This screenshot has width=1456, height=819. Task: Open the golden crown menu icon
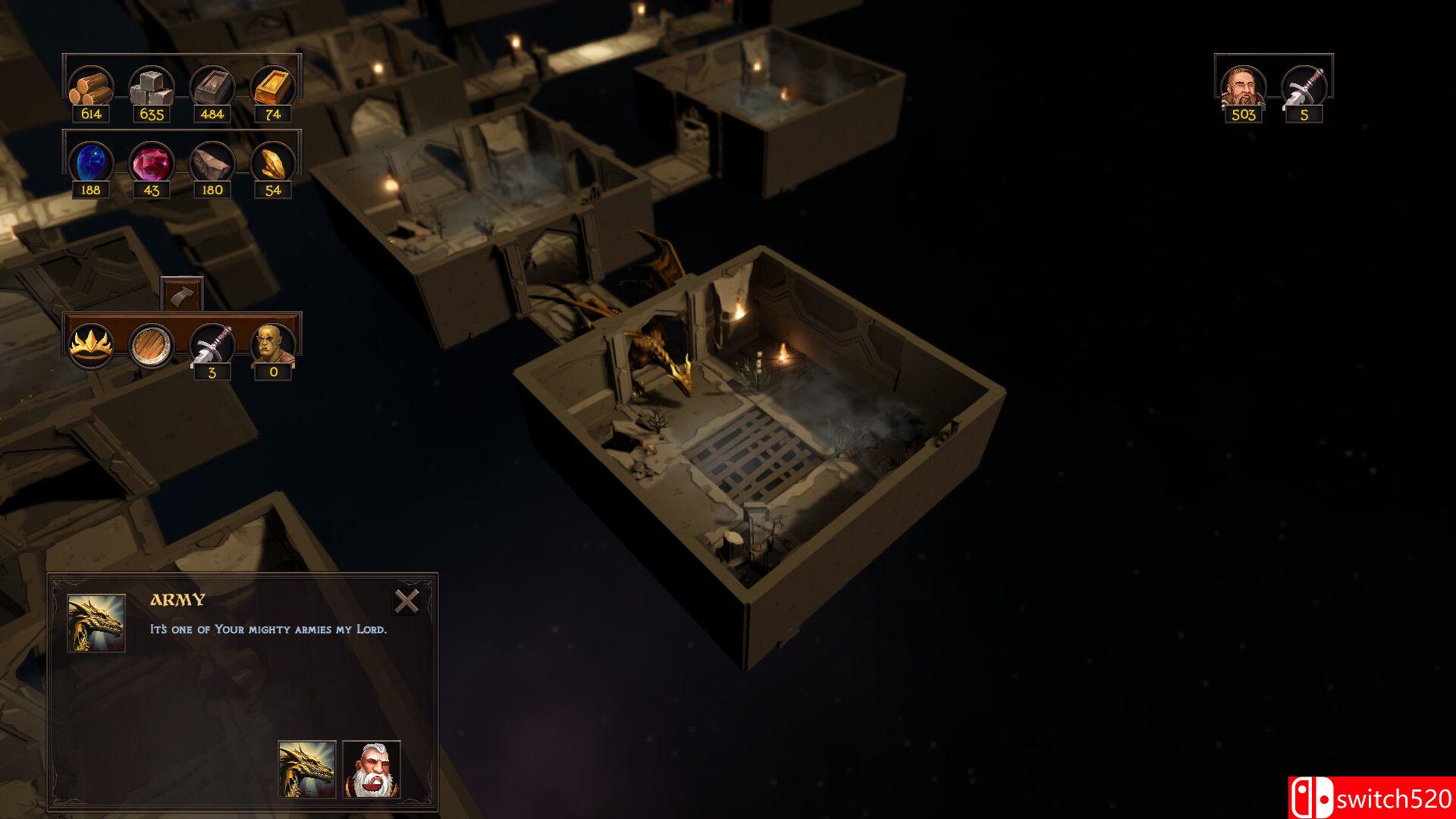[x=91, y=345]
